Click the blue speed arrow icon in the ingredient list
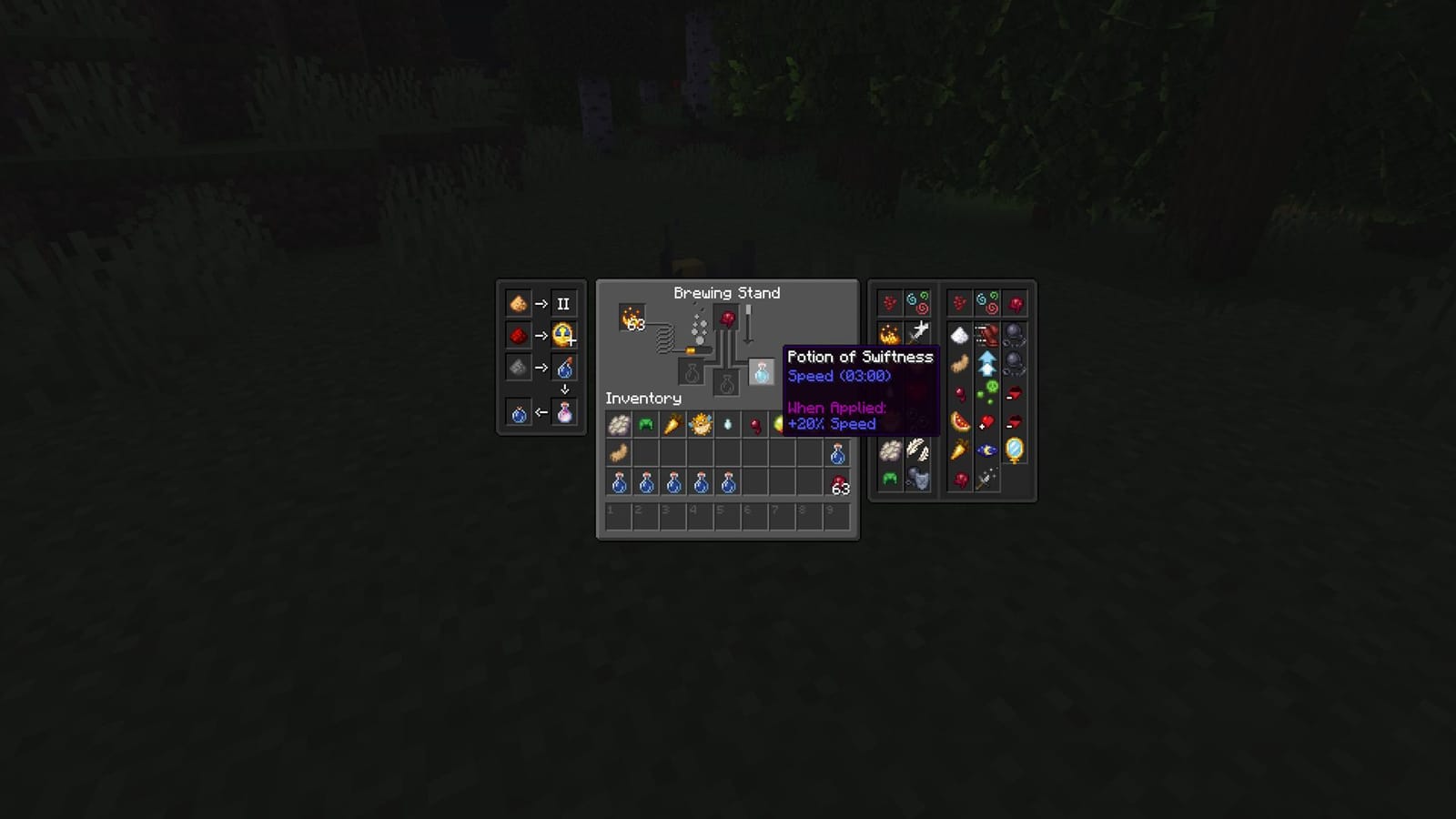Viewport: 1456px width, 819px height. tap(986, 361)
